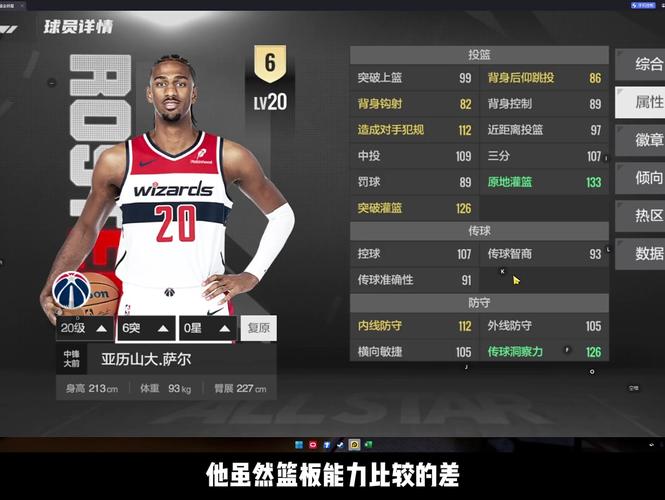Screen dimensions: 665x500
Task: Open the 0星 star dropdown
Action: click(x=206, y=328)
